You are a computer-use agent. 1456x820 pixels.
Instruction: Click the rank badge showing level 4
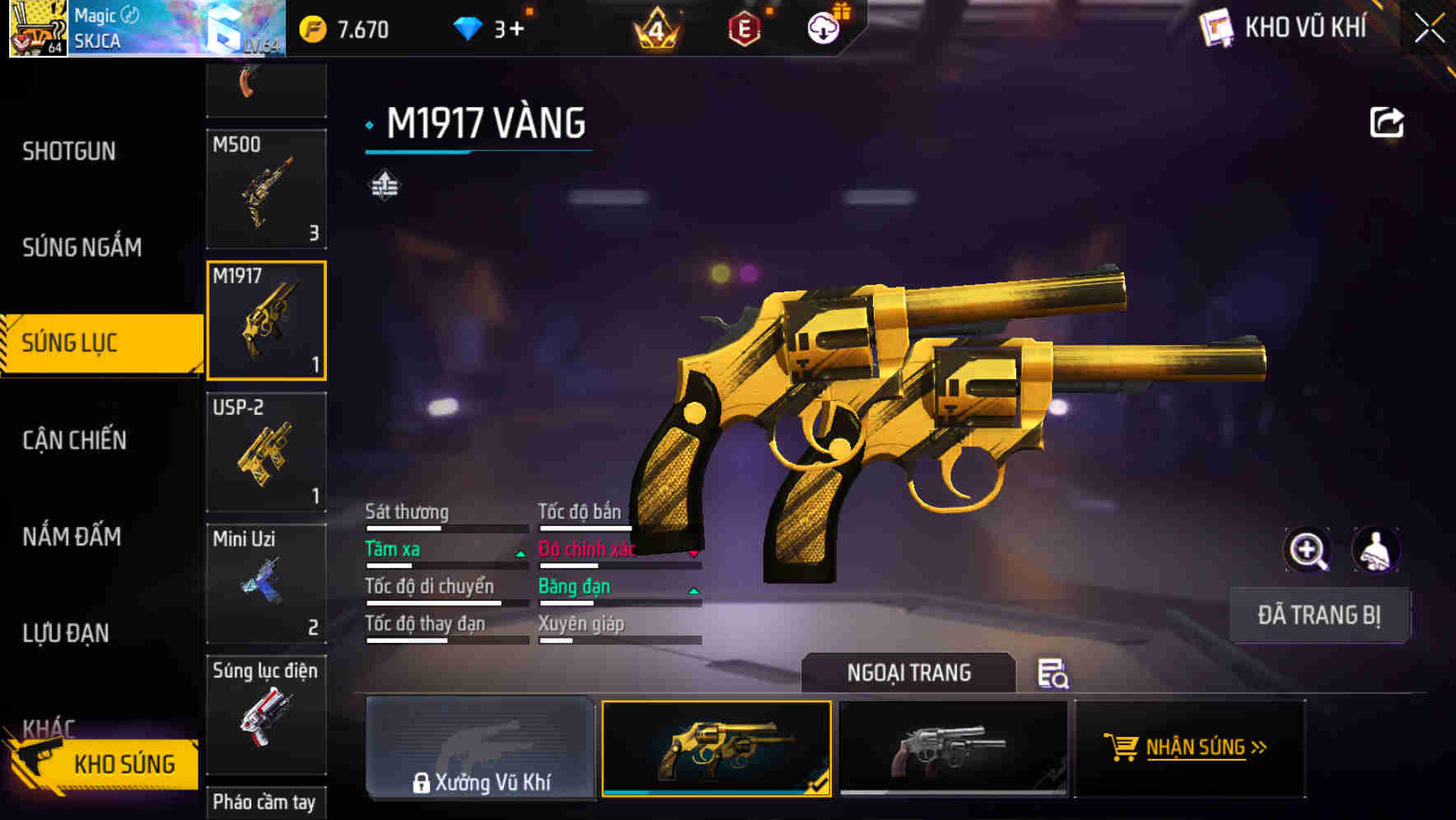[x=655, y=27]
